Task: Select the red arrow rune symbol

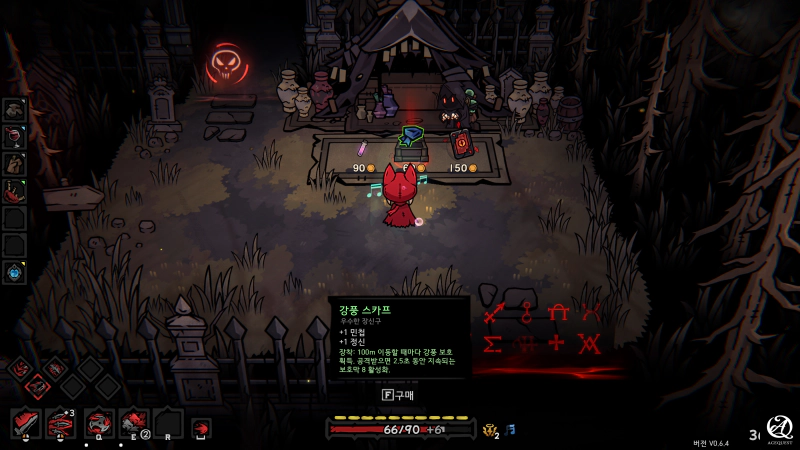Action: tap(492, 314)
